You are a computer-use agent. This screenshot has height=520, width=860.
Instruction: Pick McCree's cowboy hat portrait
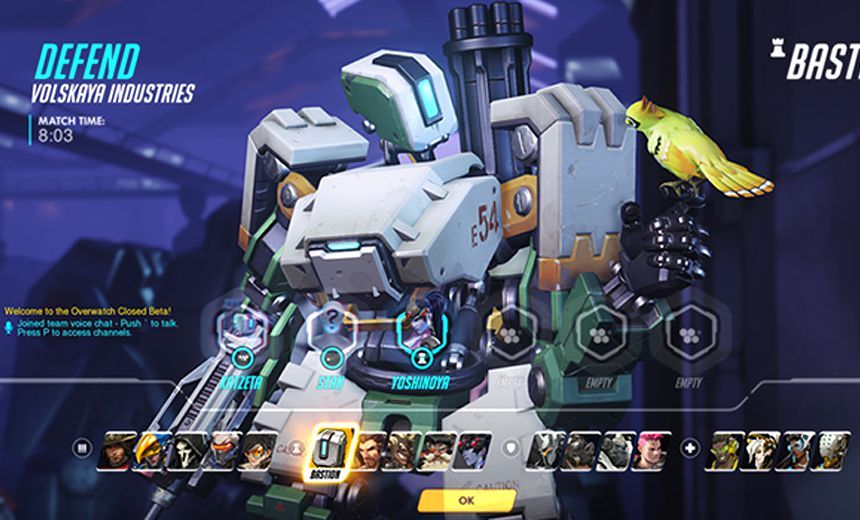click(116, 451)
